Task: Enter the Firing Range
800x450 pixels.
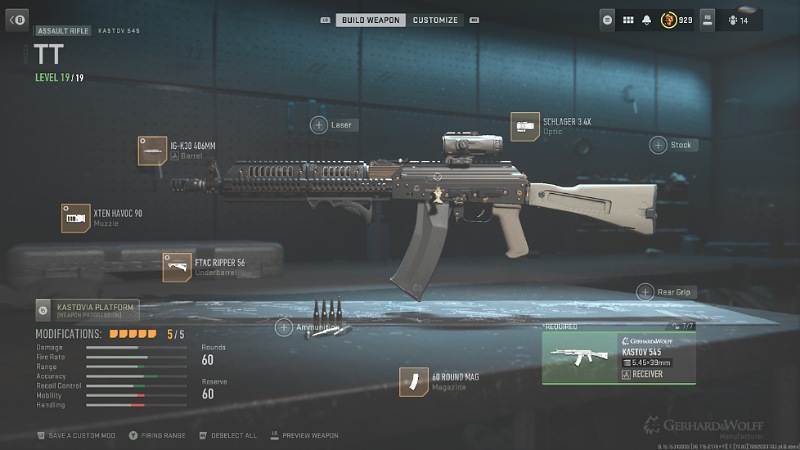Action: pyautogui.click(x=162, y=436)
